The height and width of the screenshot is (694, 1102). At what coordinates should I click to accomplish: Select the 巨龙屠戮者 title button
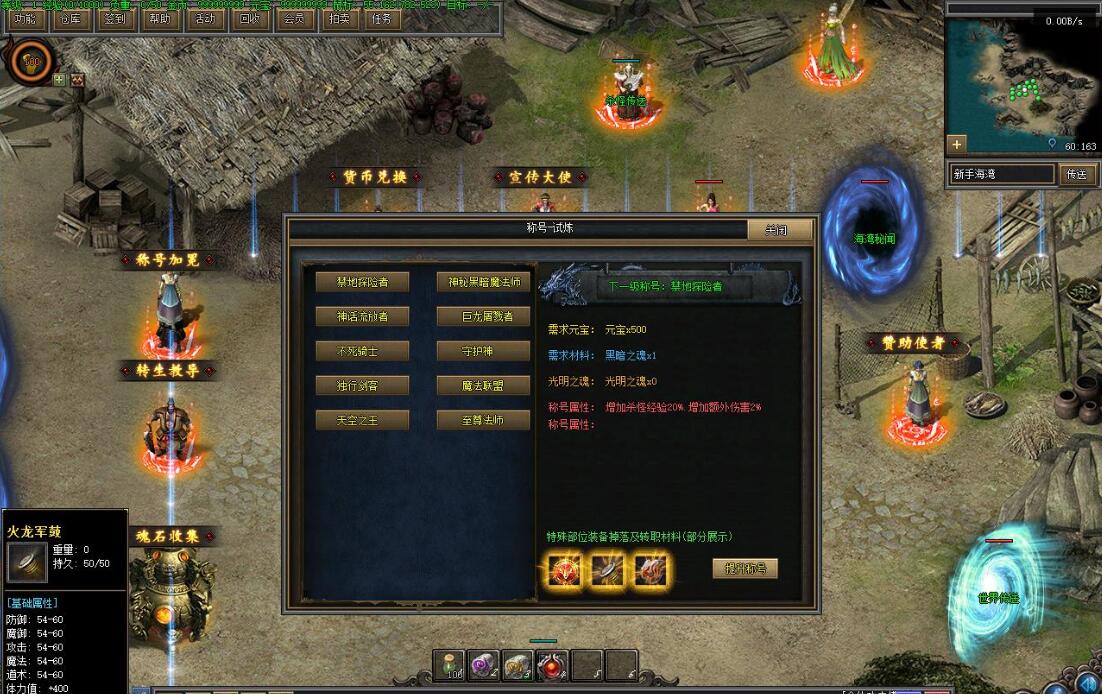click(483, 316)
